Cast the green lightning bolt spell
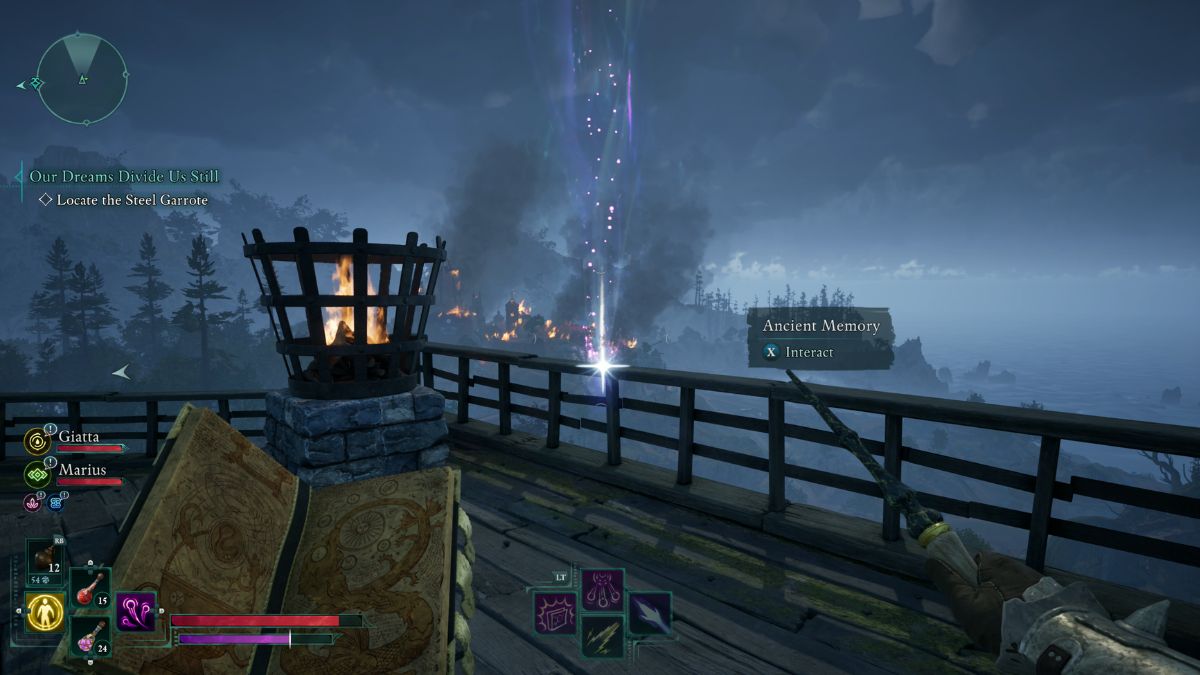This screenshot has height=675, width=1200. pos(603,636)
